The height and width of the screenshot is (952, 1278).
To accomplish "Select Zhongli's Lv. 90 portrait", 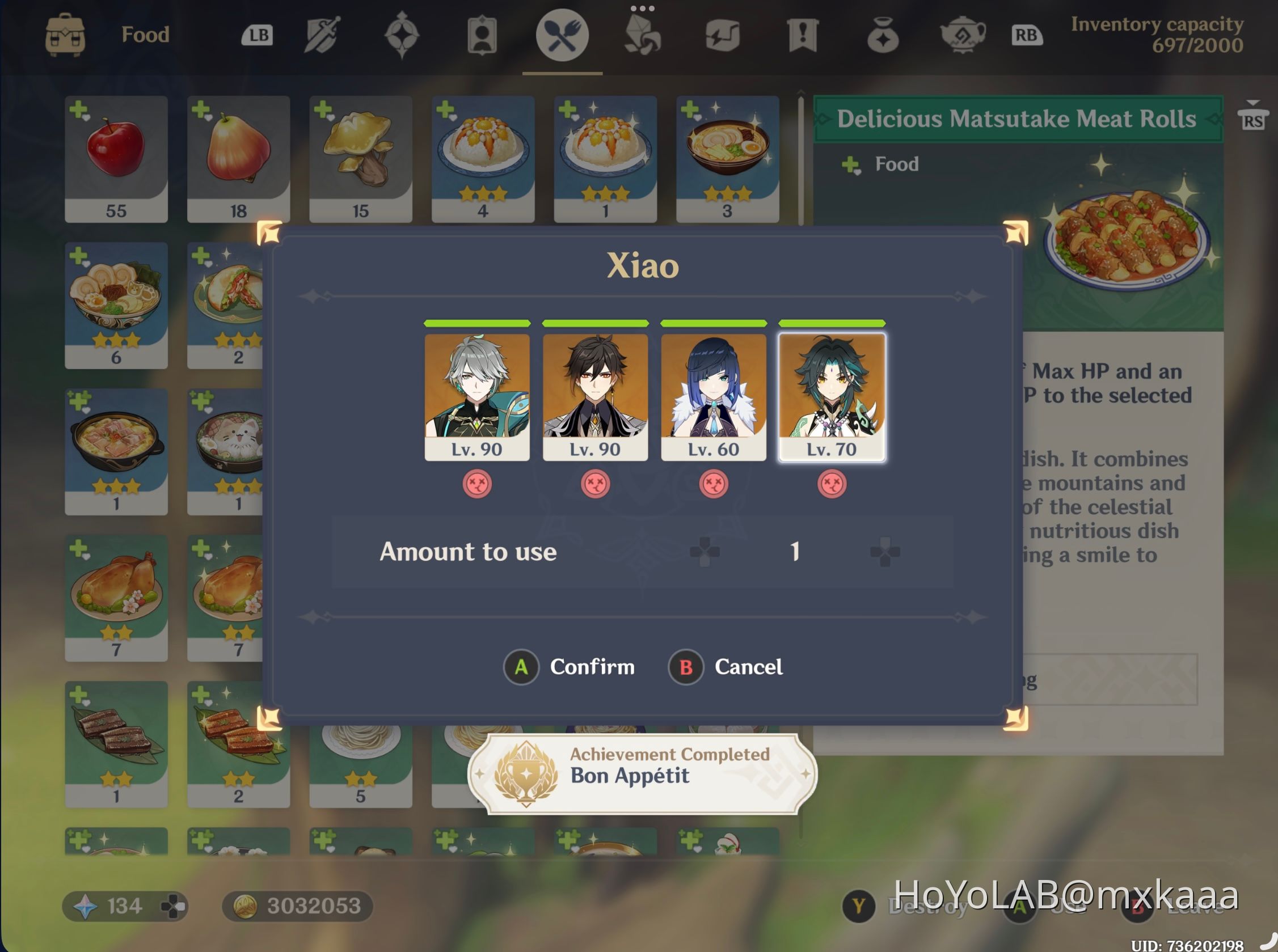I will [x=596, y=397].
